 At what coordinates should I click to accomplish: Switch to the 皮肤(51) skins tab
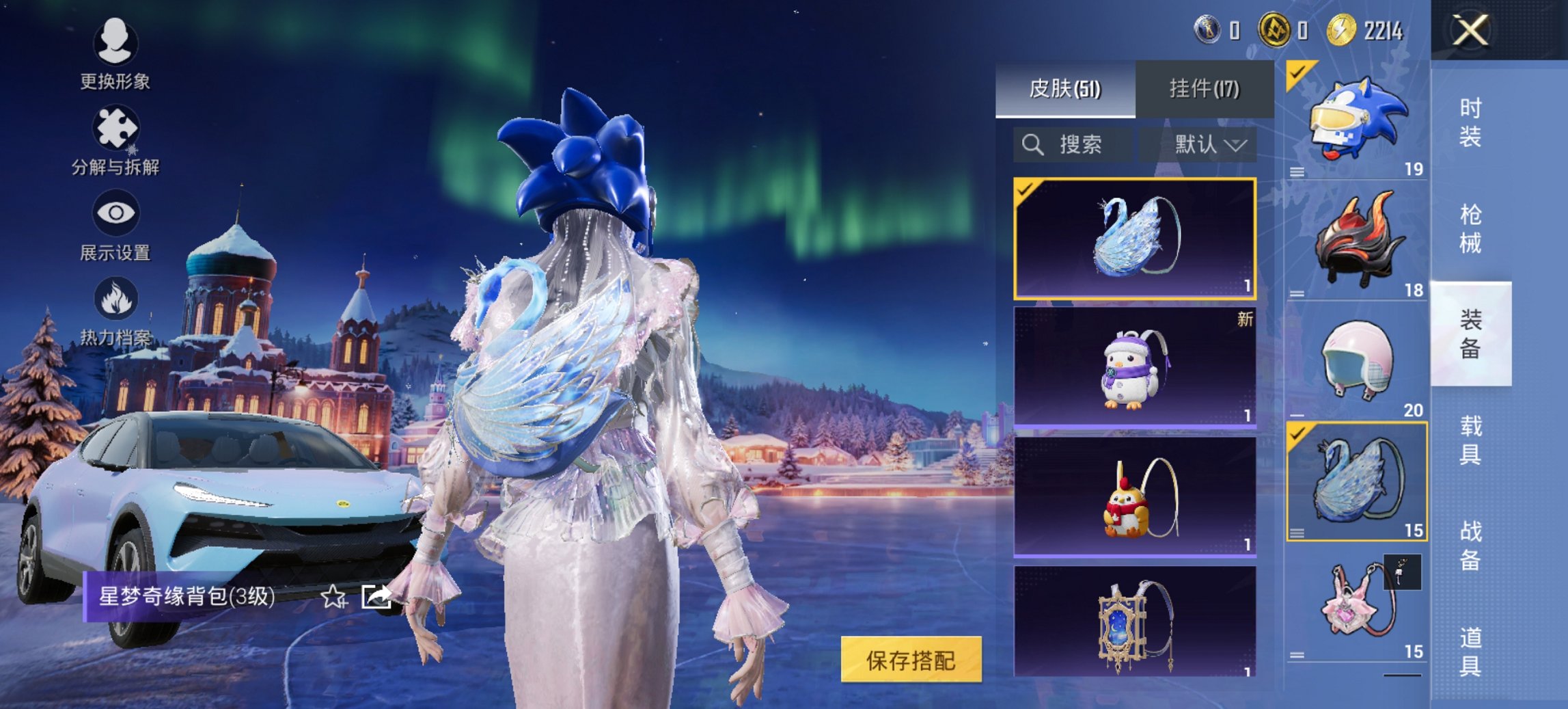click(1064, 89)
